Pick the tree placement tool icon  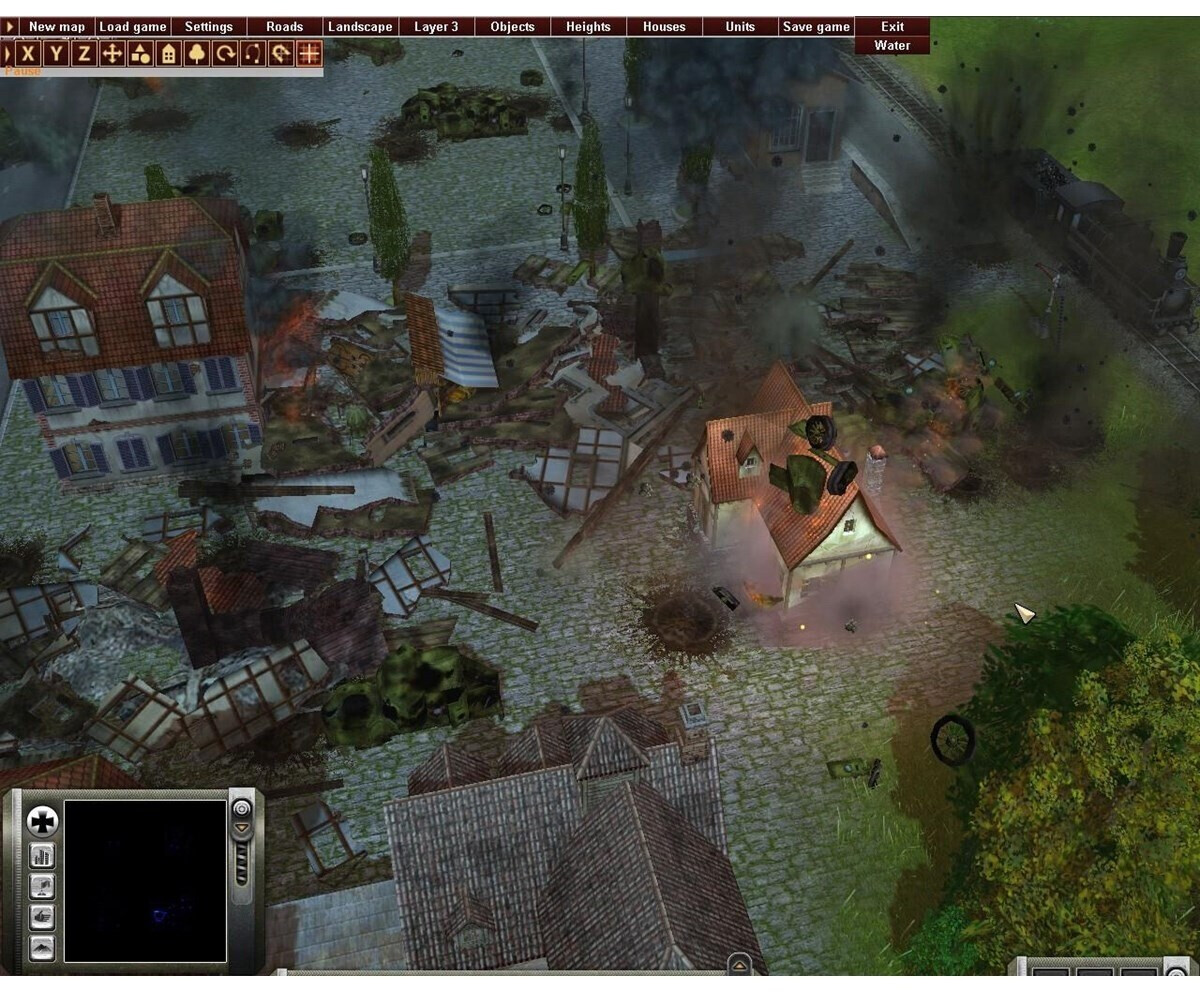[197, 53]
